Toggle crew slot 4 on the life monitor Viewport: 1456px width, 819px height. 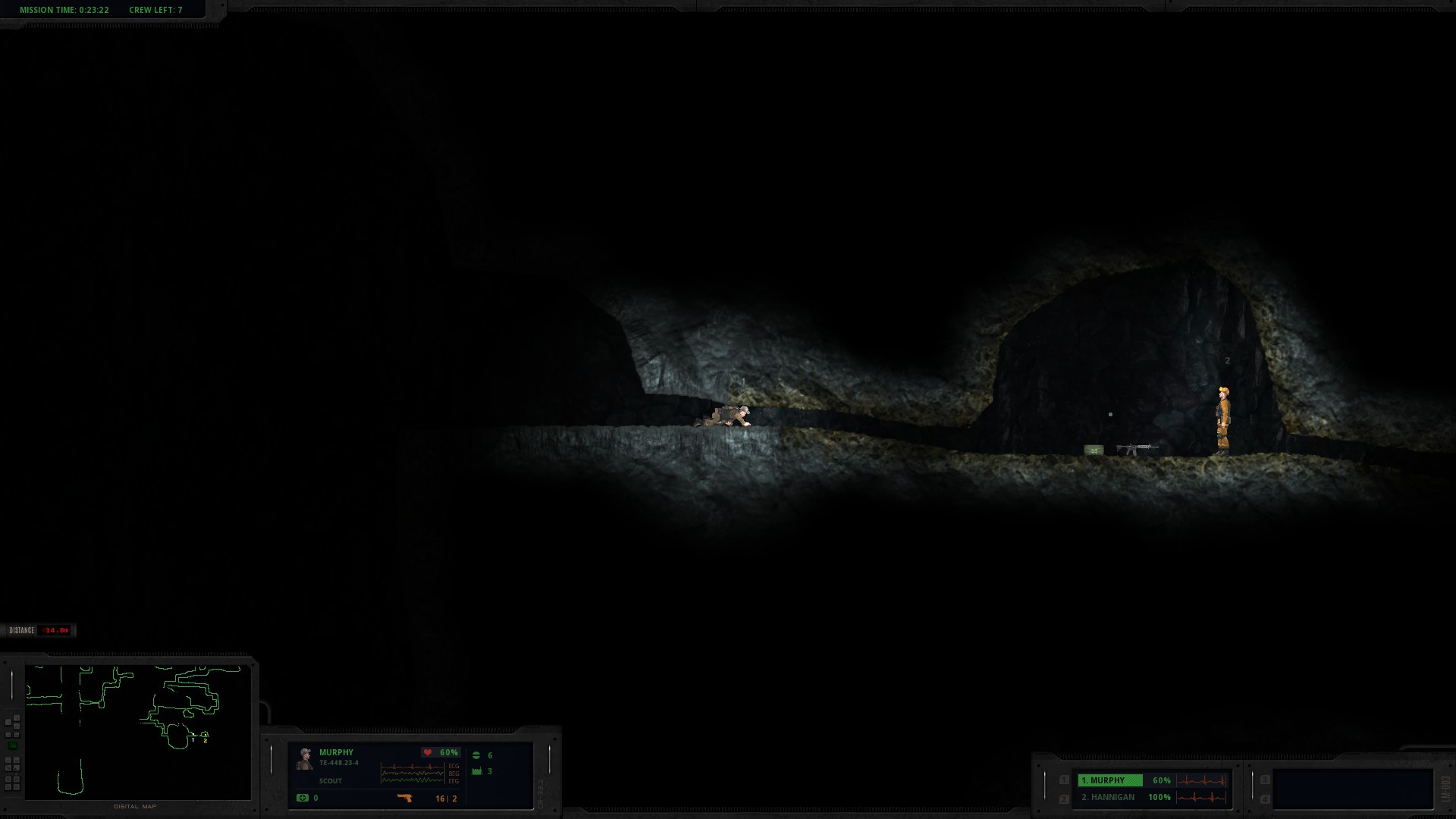pos(1265,799)
